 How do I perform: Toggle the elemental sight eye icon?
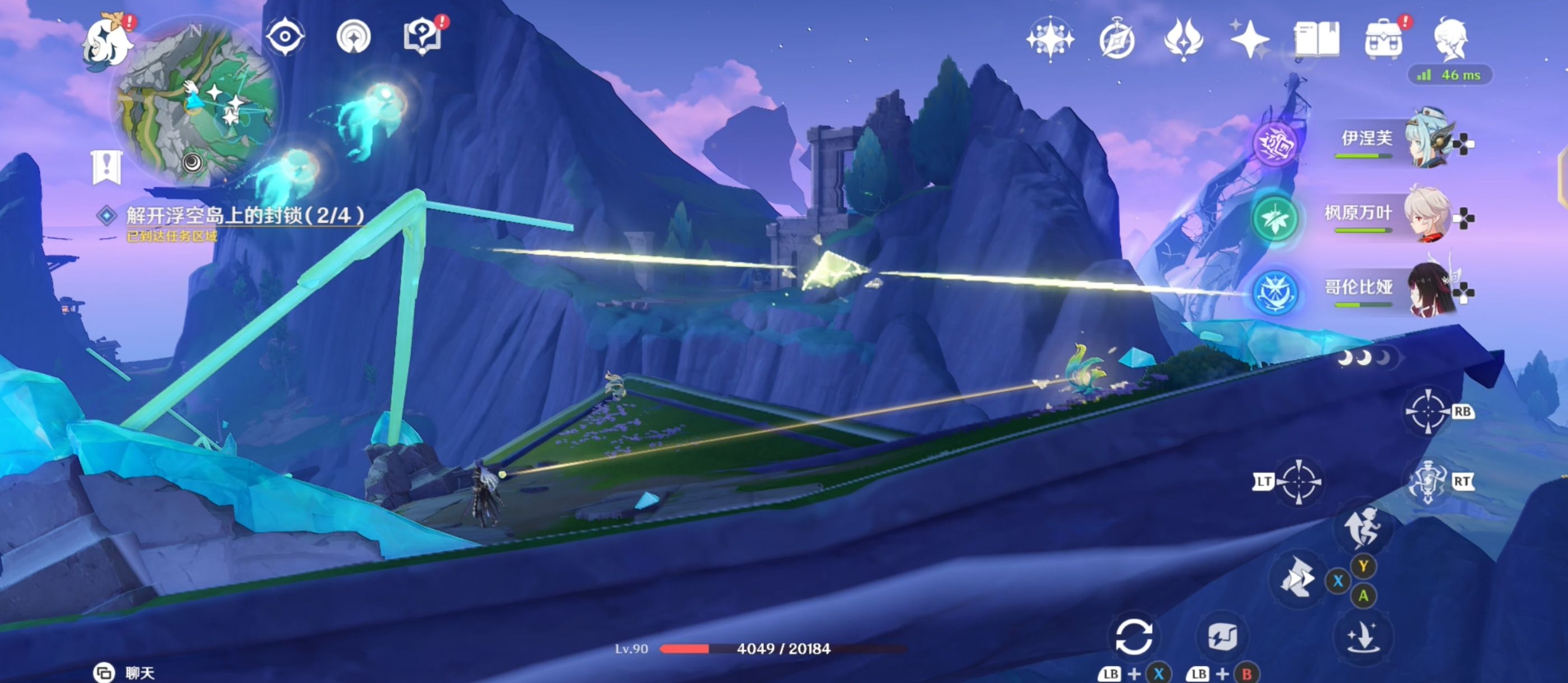point(284,36)
